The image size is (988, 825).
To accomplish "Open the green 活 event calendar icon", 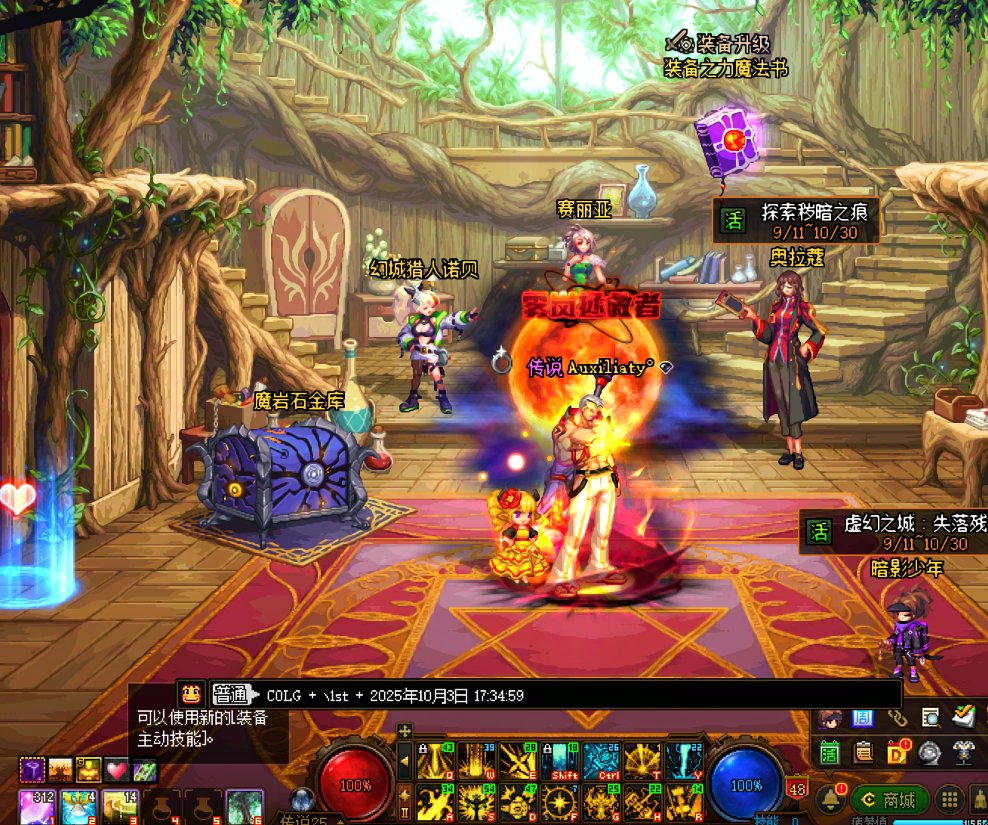I will 829,752.
